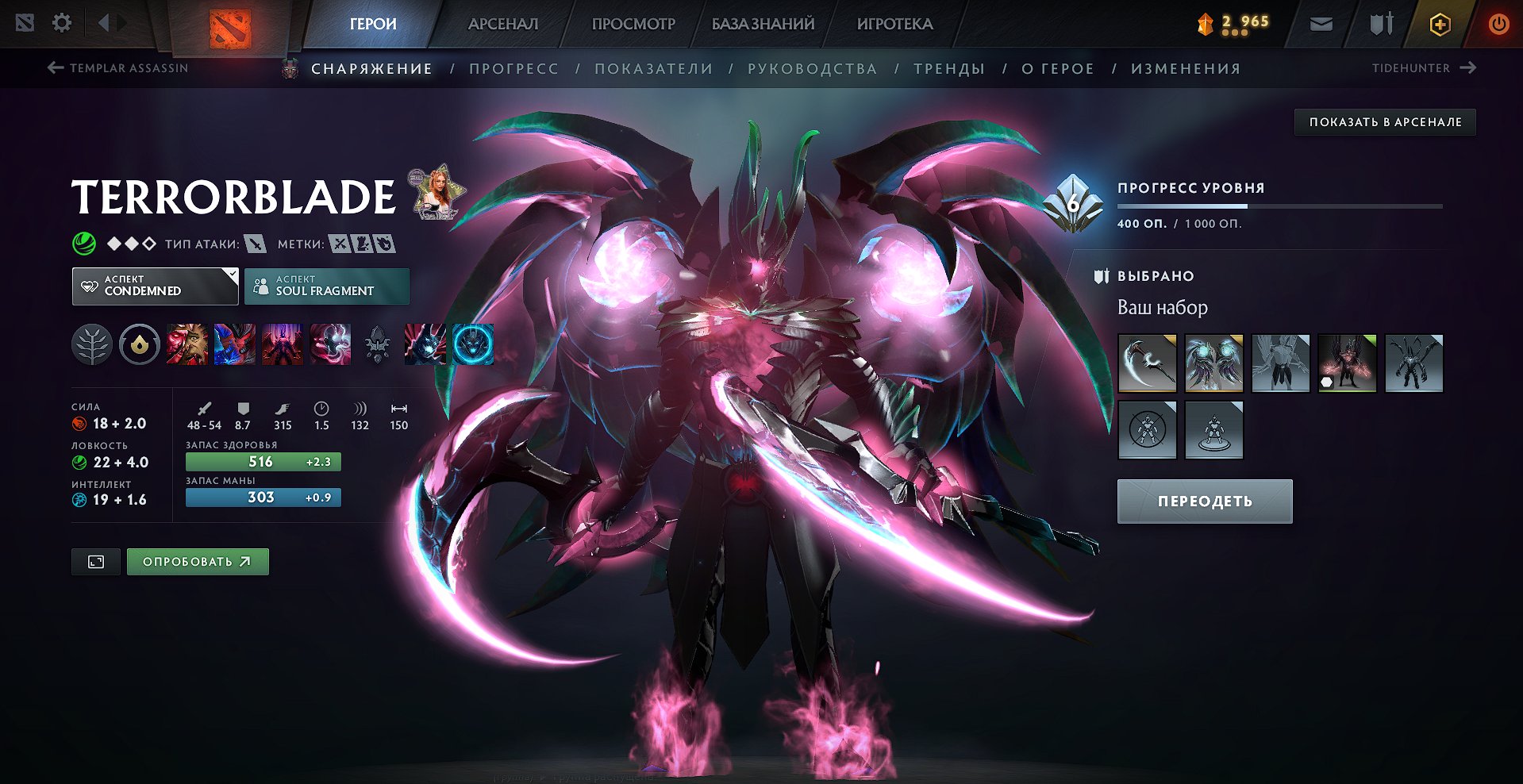Click the Переодеть button
This screenshot has height=784, width=1523.
(x=1204, y=502)
